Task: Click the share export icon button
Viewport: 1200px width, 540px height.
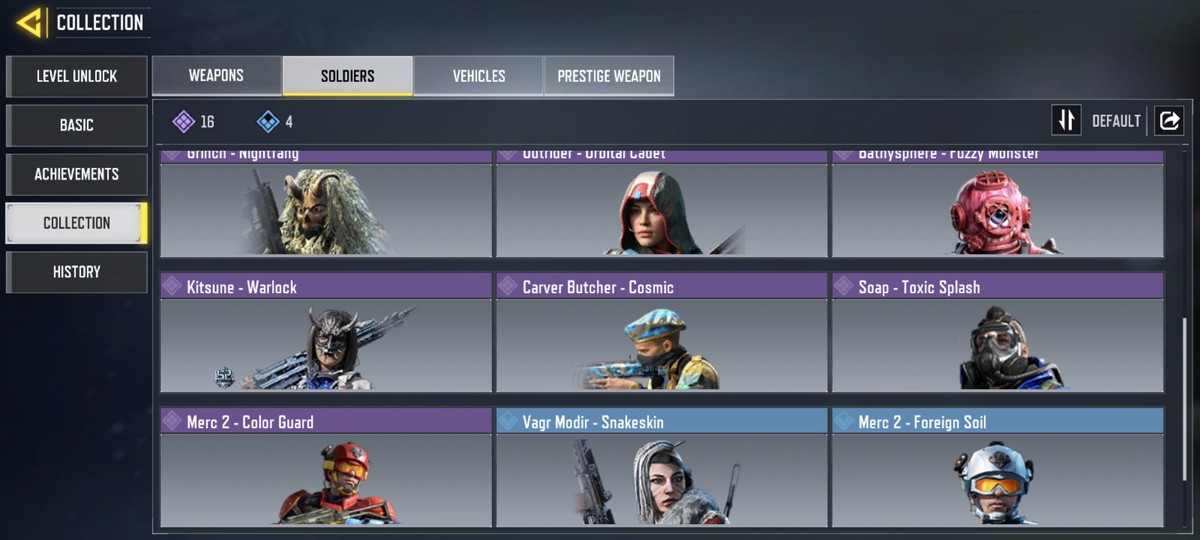Action: click(1168, 121)
